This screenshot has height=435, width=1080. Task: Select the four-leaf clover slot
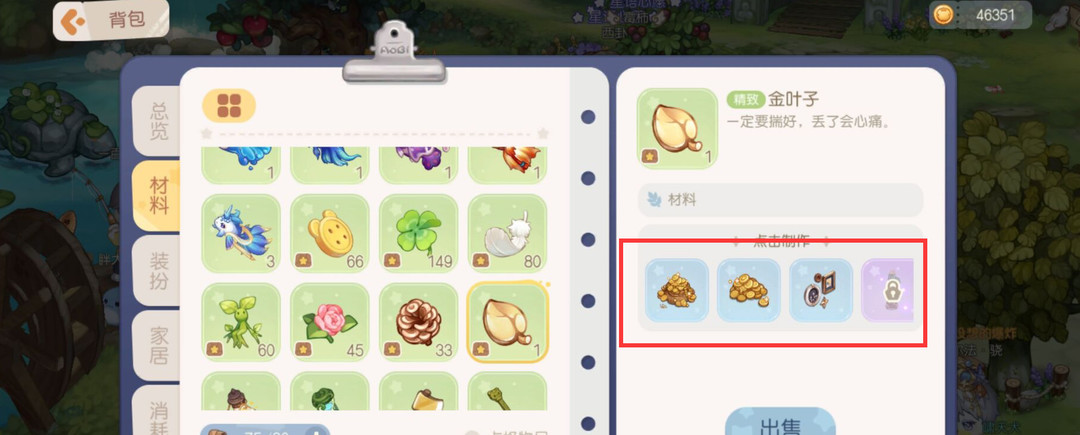click(x=419, y=233)
